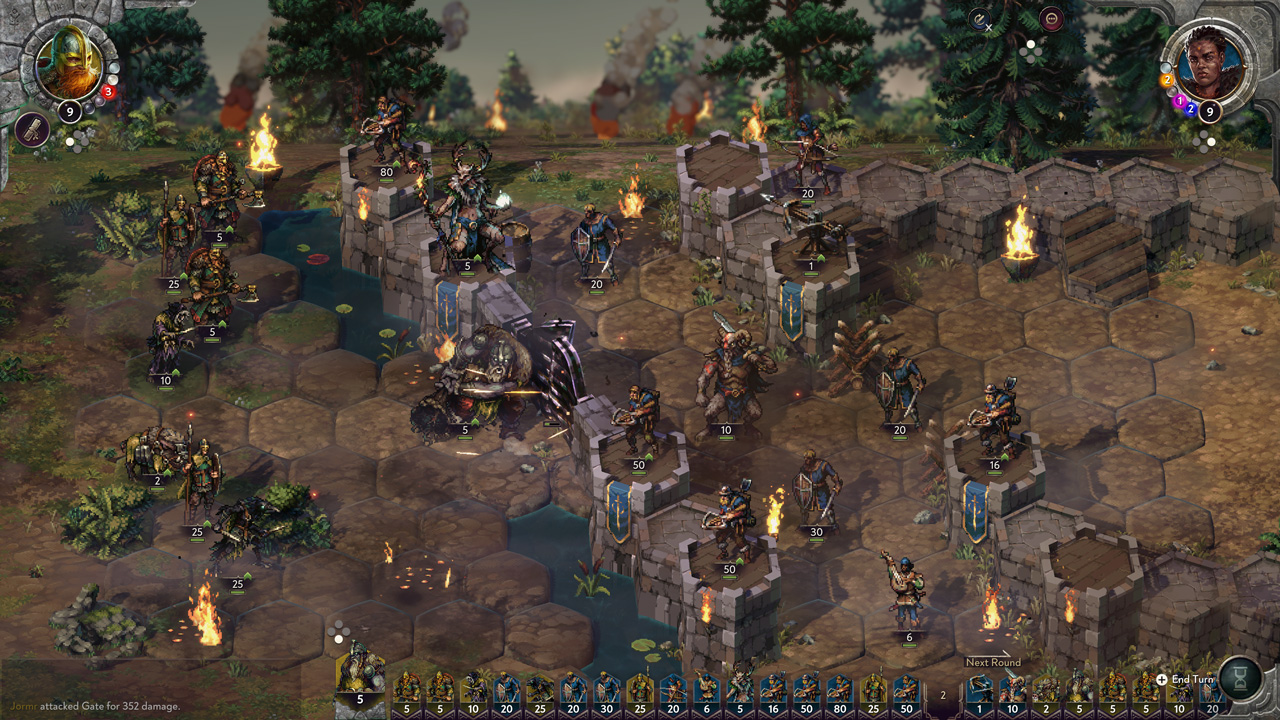Select the orange rune token by enemy portrait
The width and height of the screenshot is (1280, 720).
1167,79
